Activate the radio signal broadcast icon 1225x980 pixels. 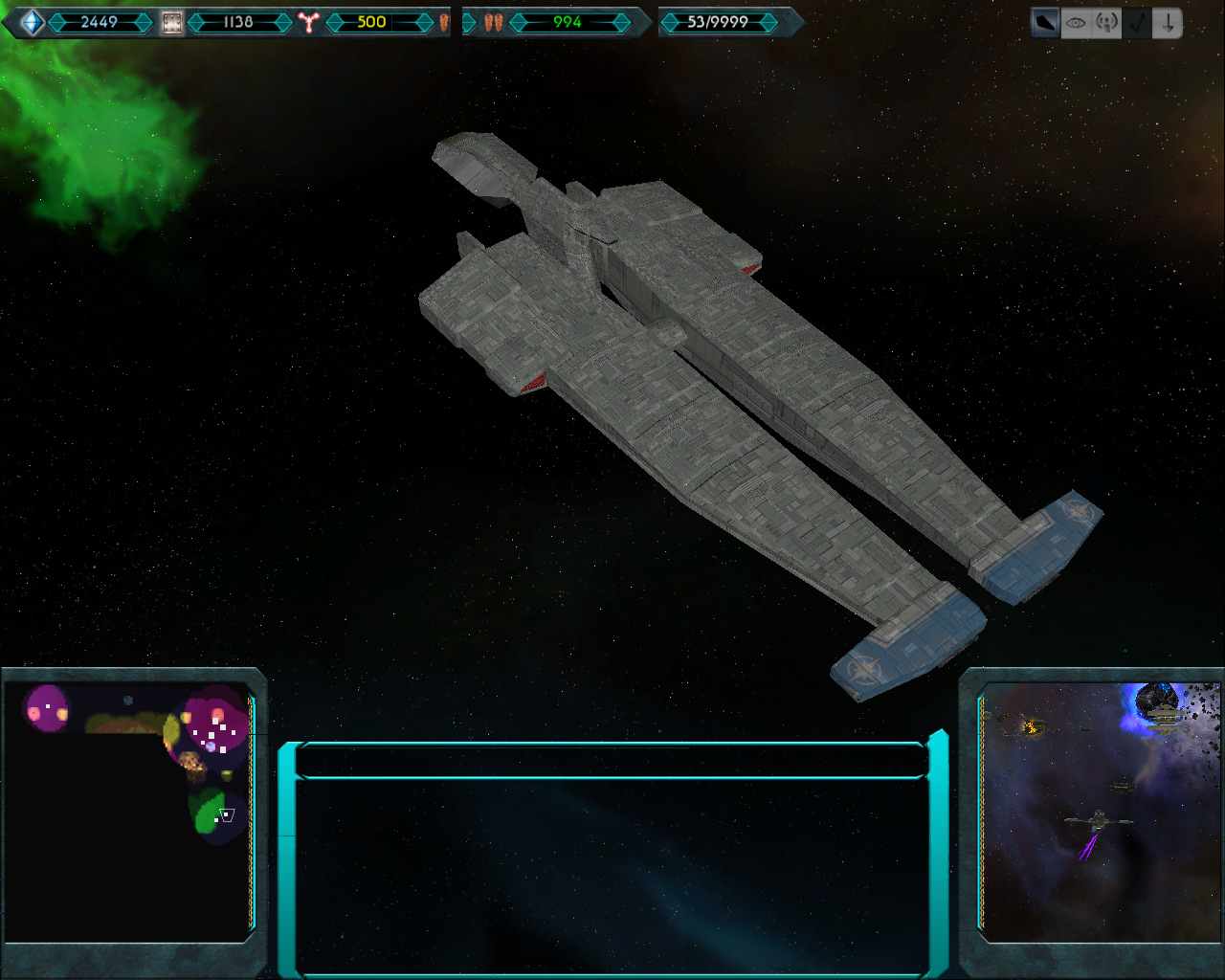[1106, 23]
